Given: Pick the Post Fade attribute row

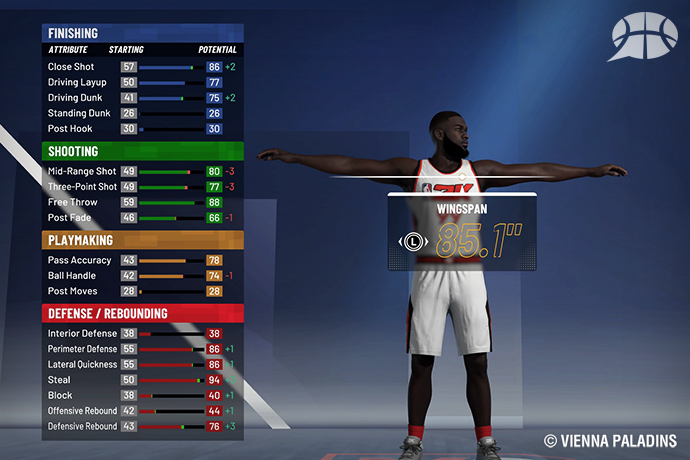Looking at the screenshot, I should (x=141, y=217).
